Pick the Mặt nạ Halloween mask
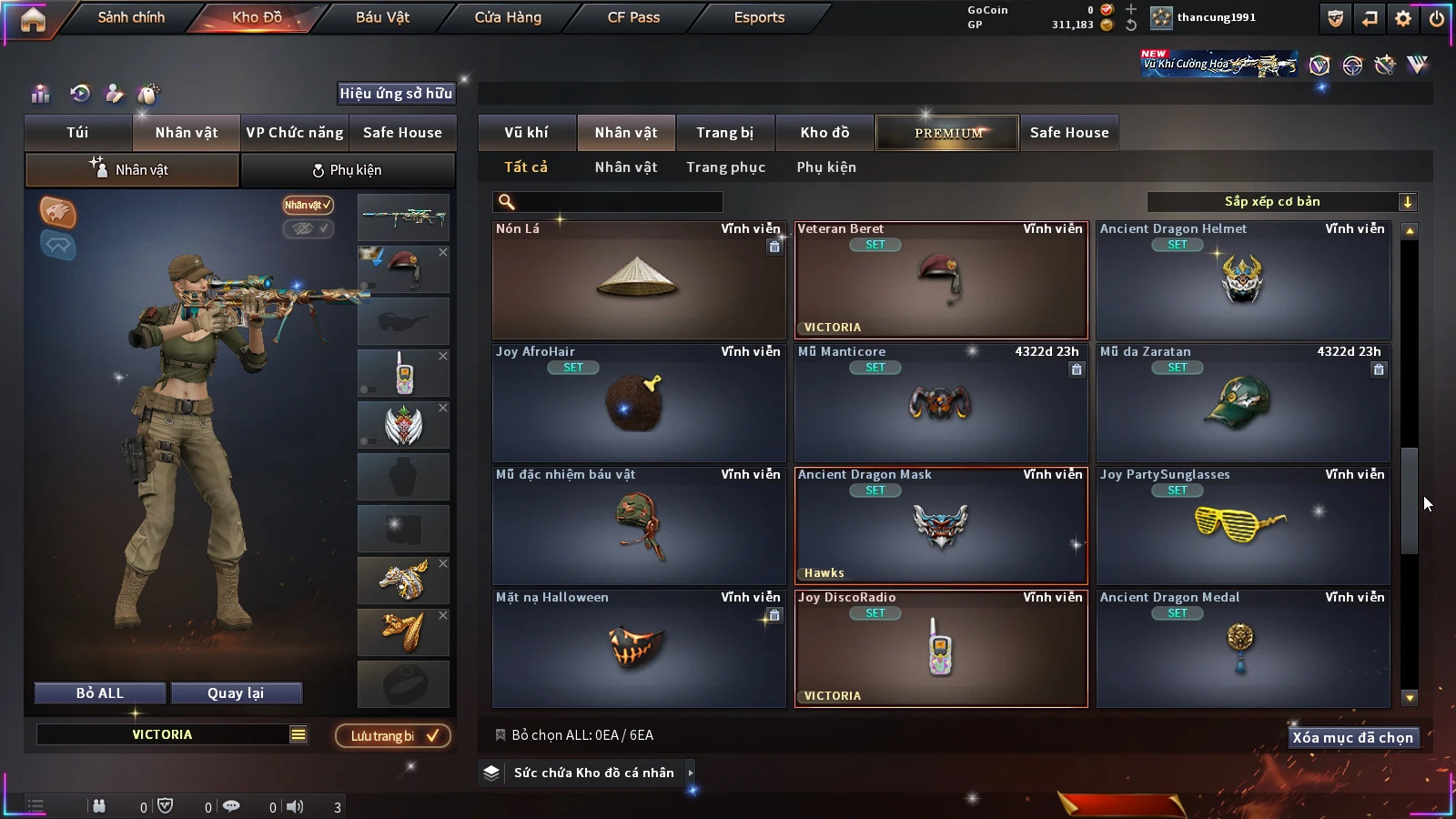1456x819 pixels. [x=638, y=649]
